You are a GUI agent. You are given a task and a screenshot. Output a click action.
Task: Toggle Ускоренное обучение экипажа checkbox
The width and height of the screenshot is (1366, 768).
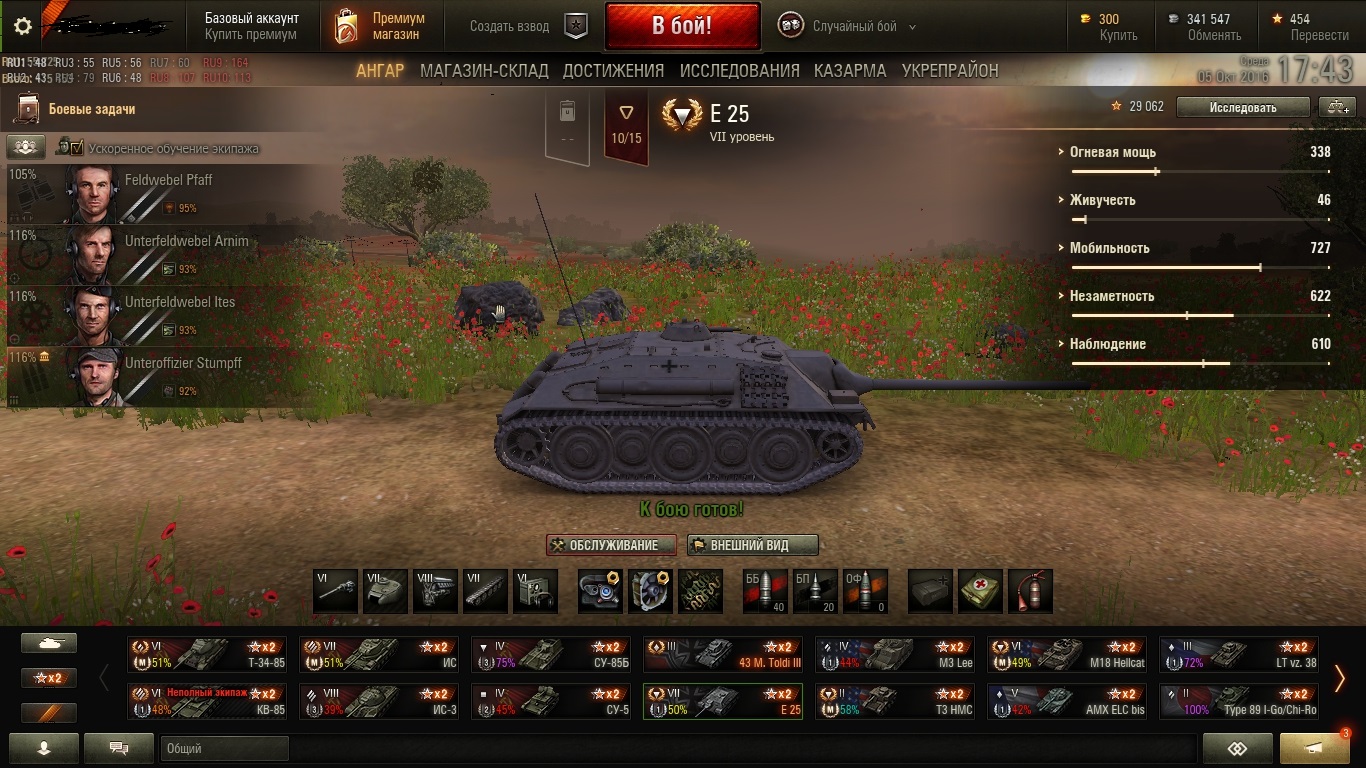(76, 148)
